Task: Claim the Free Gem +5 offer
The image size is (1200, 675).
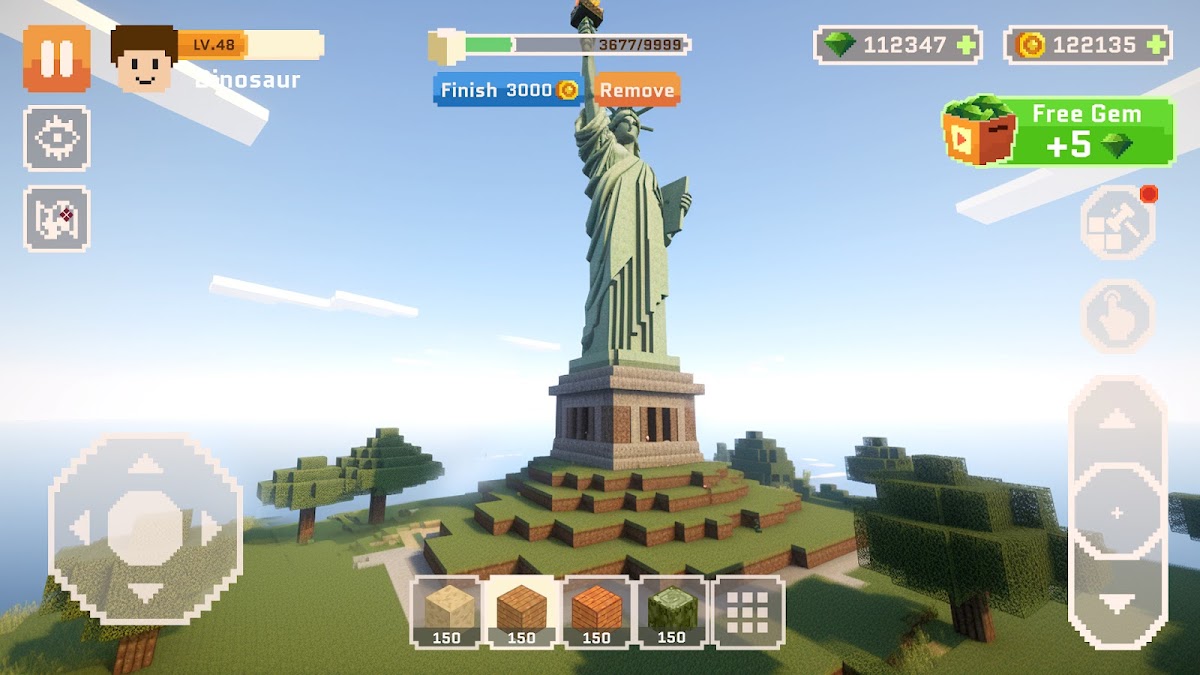Action: [1058, 131]
